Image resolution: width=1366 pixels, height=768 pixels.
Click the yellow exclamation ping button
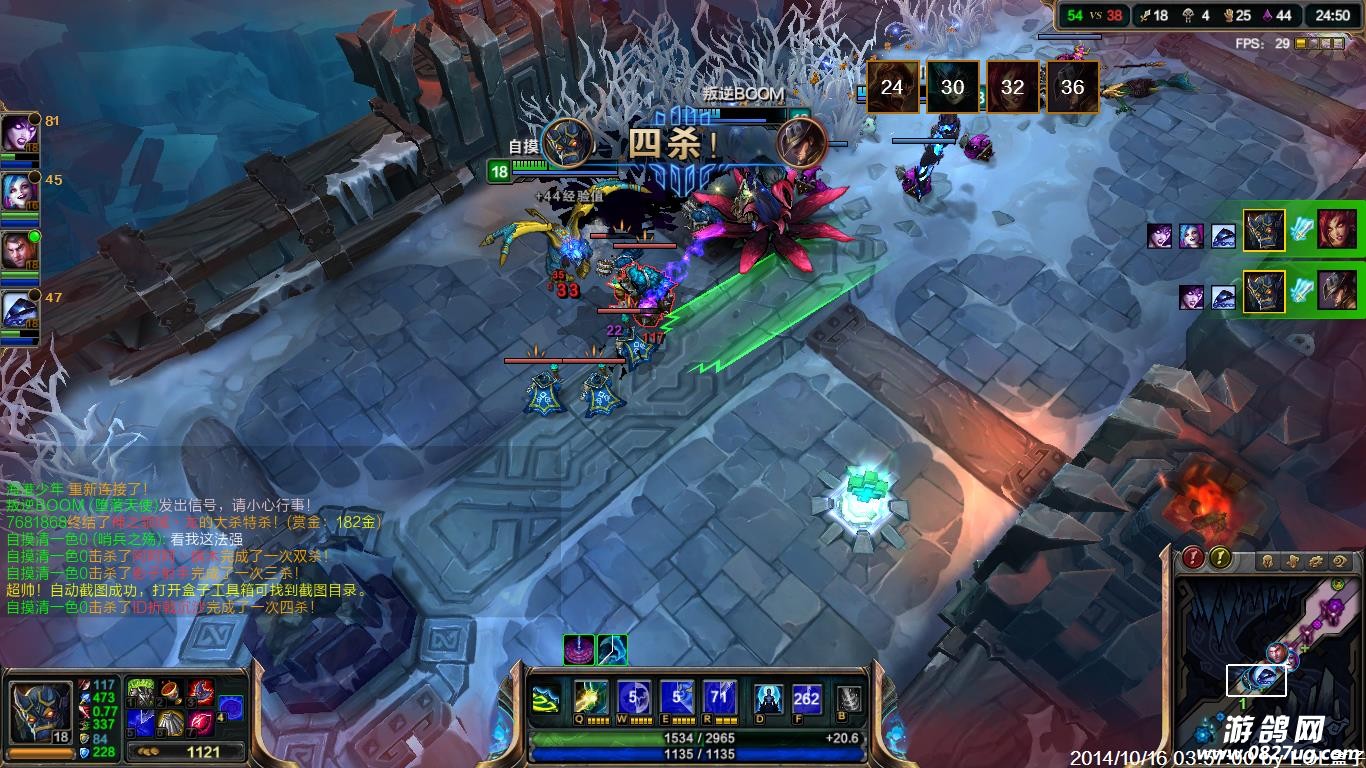click(x=1219, y=558)
